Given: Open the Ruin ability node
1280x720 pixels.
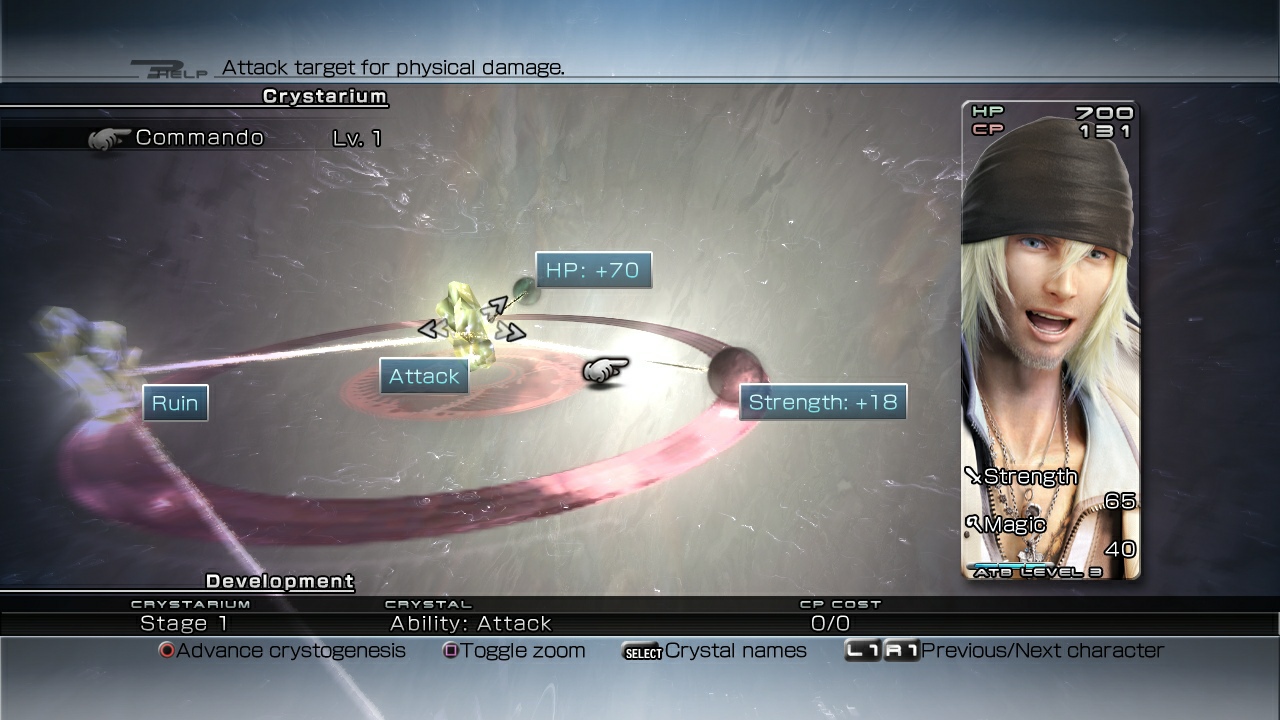Looking at the screenshot, I should click(174, 402).
